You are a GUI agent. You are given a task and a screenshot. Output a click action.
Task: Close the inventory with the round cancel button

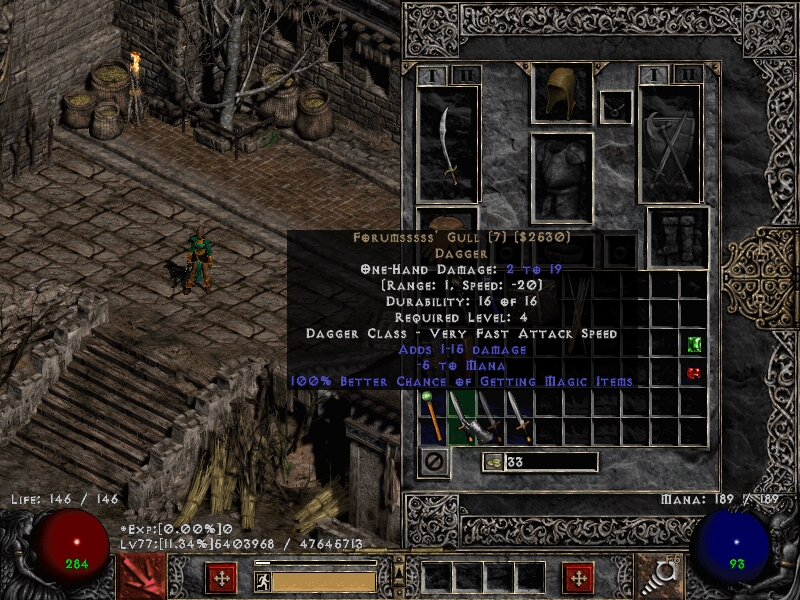pyautogui.click(x=434, y=462)
